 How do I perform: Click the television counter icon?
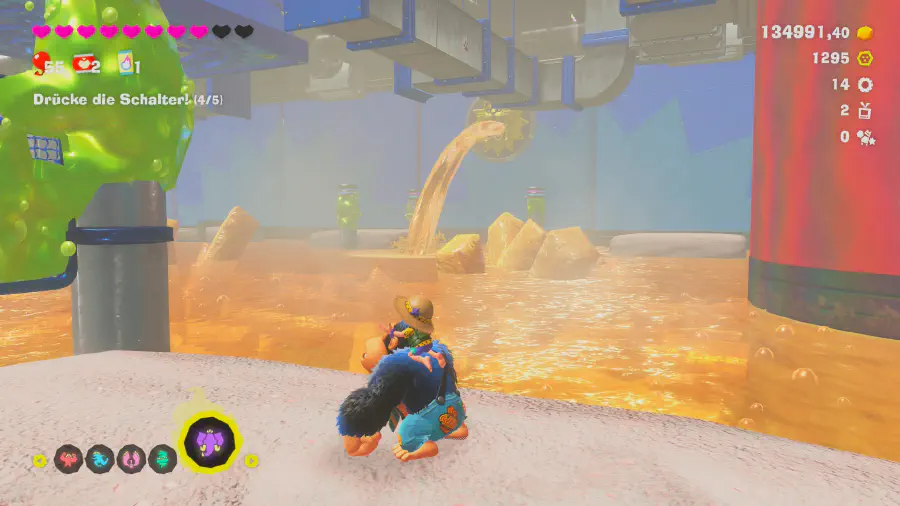pyautogui.click(x=865, y=111)
